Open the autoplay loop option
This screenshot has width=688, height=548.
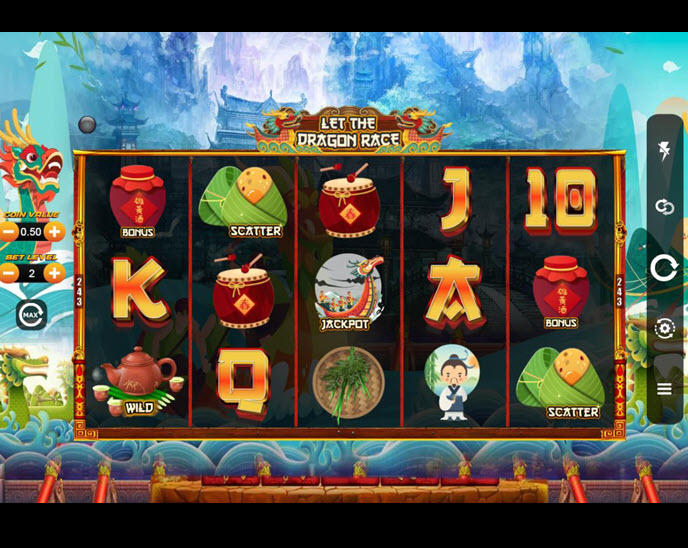664,207
